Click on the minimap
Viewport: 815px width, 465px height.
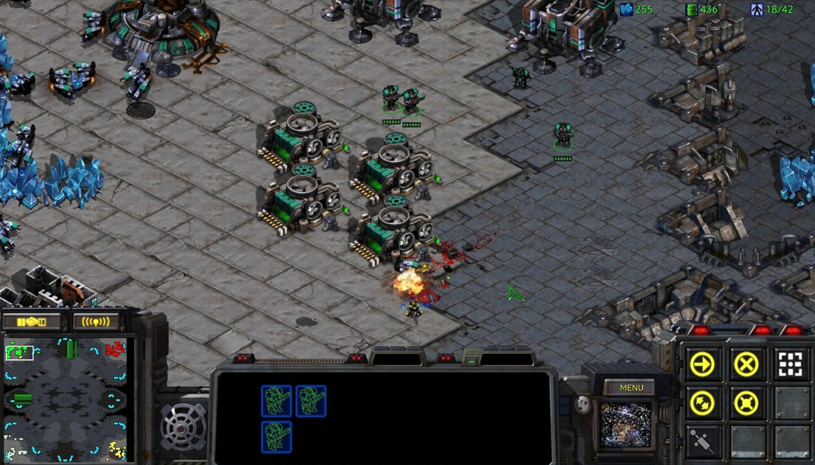tap(66, 400)
